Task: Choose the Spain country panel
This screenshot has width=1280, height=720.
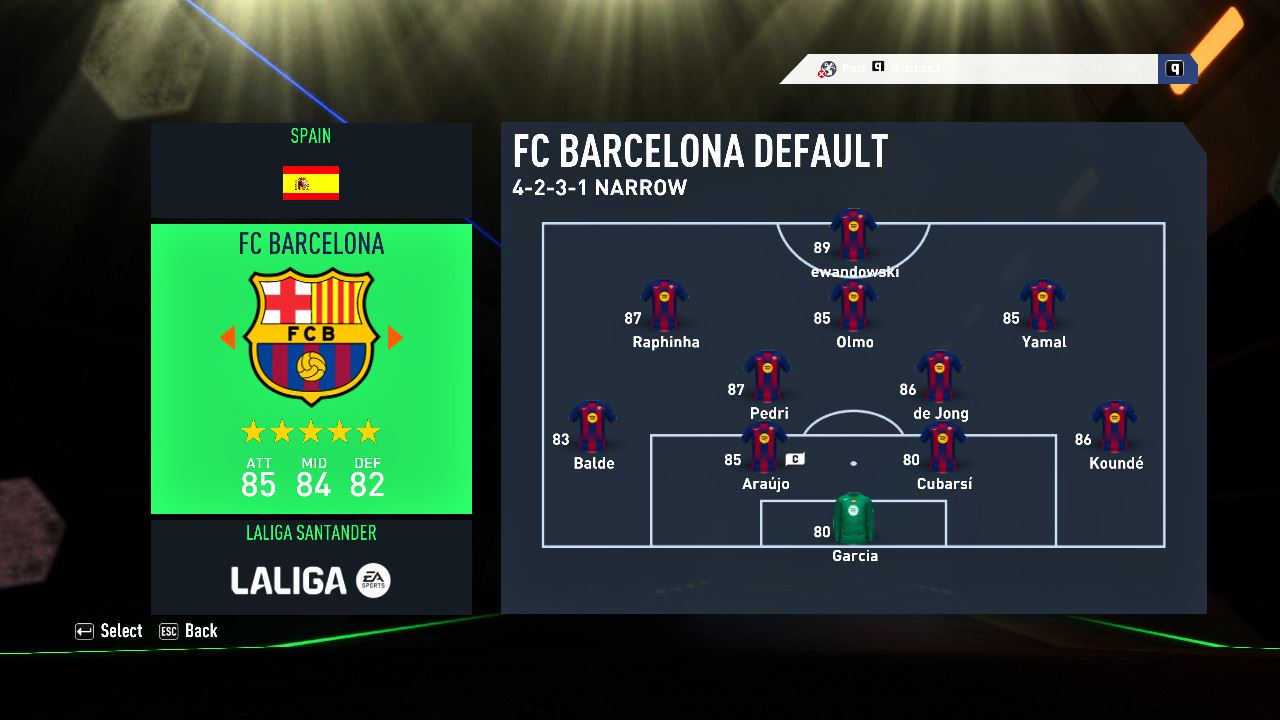Action: click(311, 170)
